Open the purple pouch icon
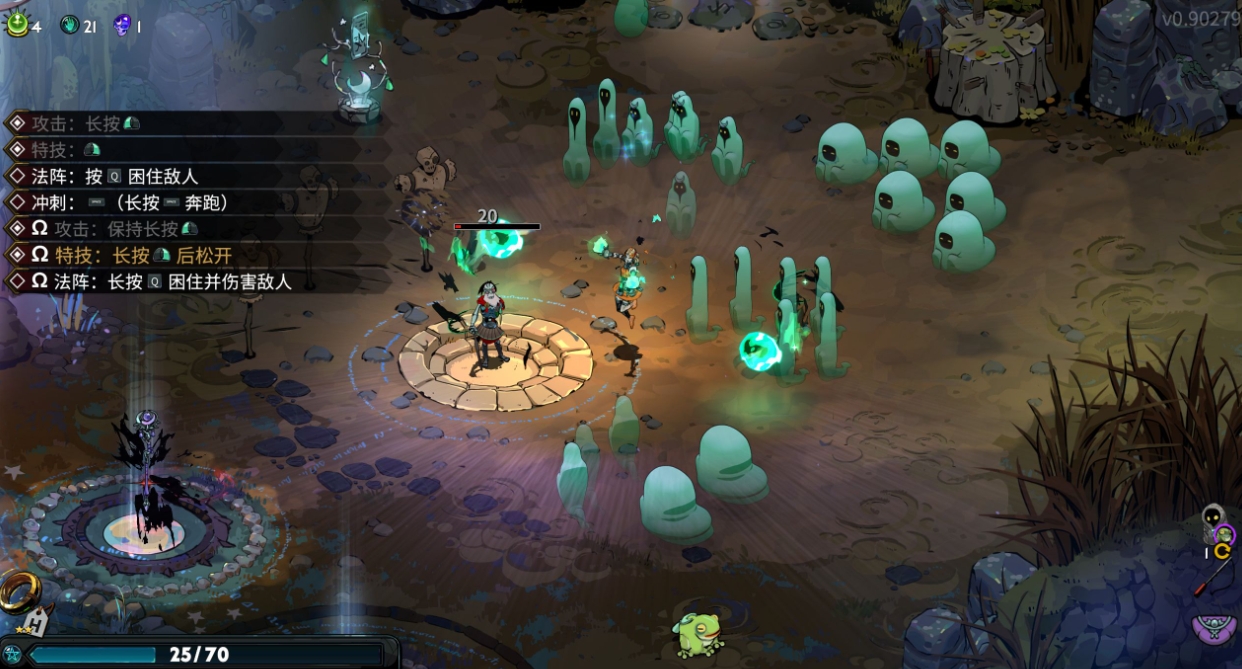1242x669 pixels. tap(1214, 627)
